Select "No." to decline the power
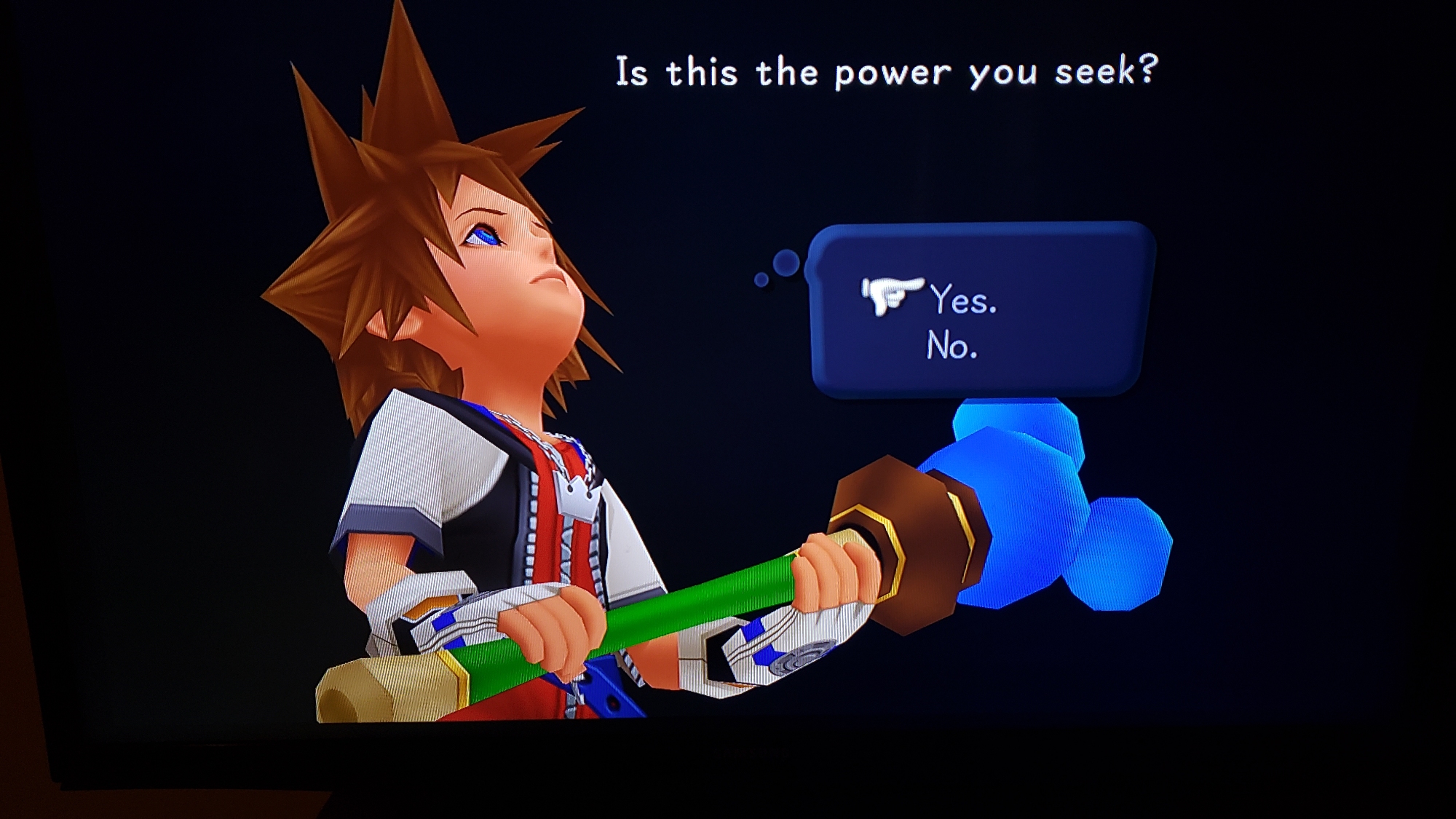The height and width of the screenshot is (819, 1456). 951,345
